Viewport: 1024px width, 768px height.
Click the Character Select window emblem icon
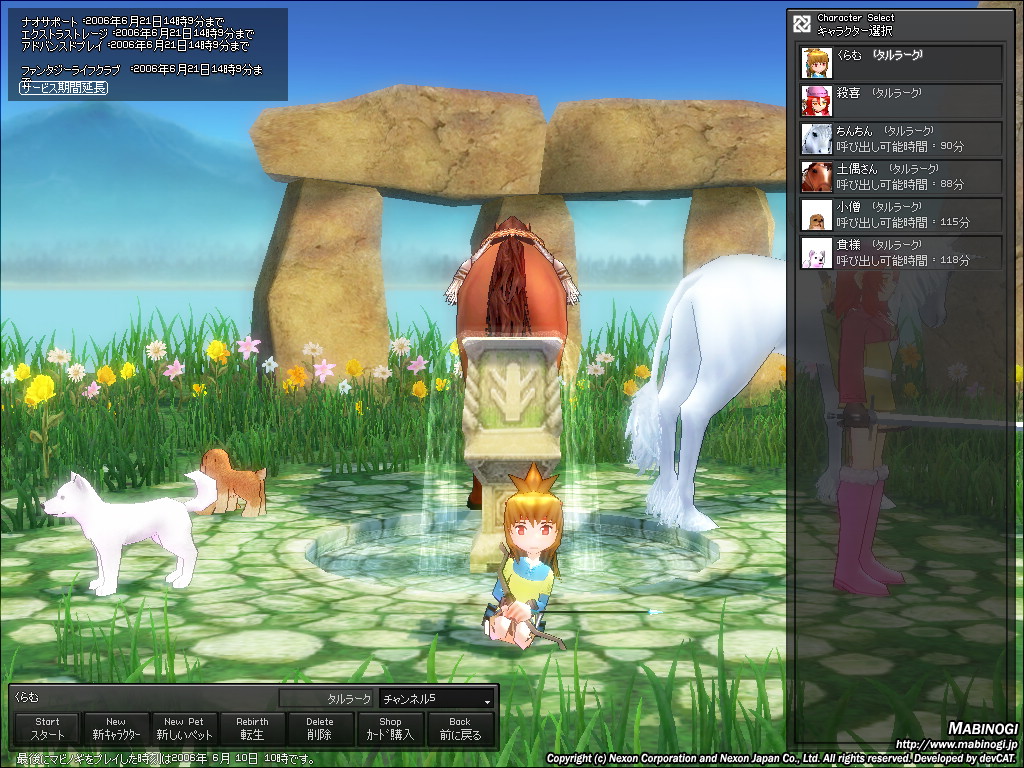[x=801, y=23]
